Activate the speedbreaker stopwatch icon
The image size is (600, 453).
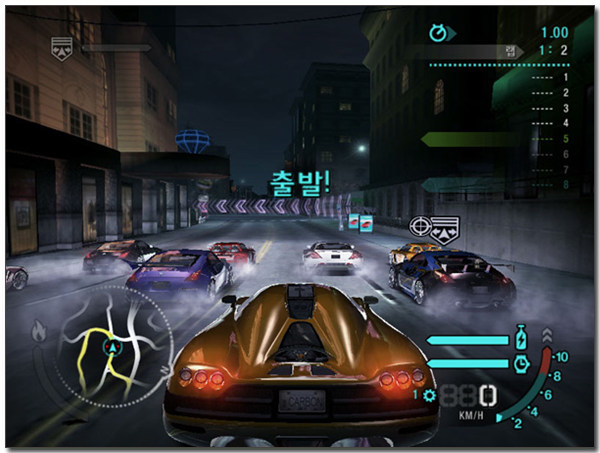[x=521, y=365]
